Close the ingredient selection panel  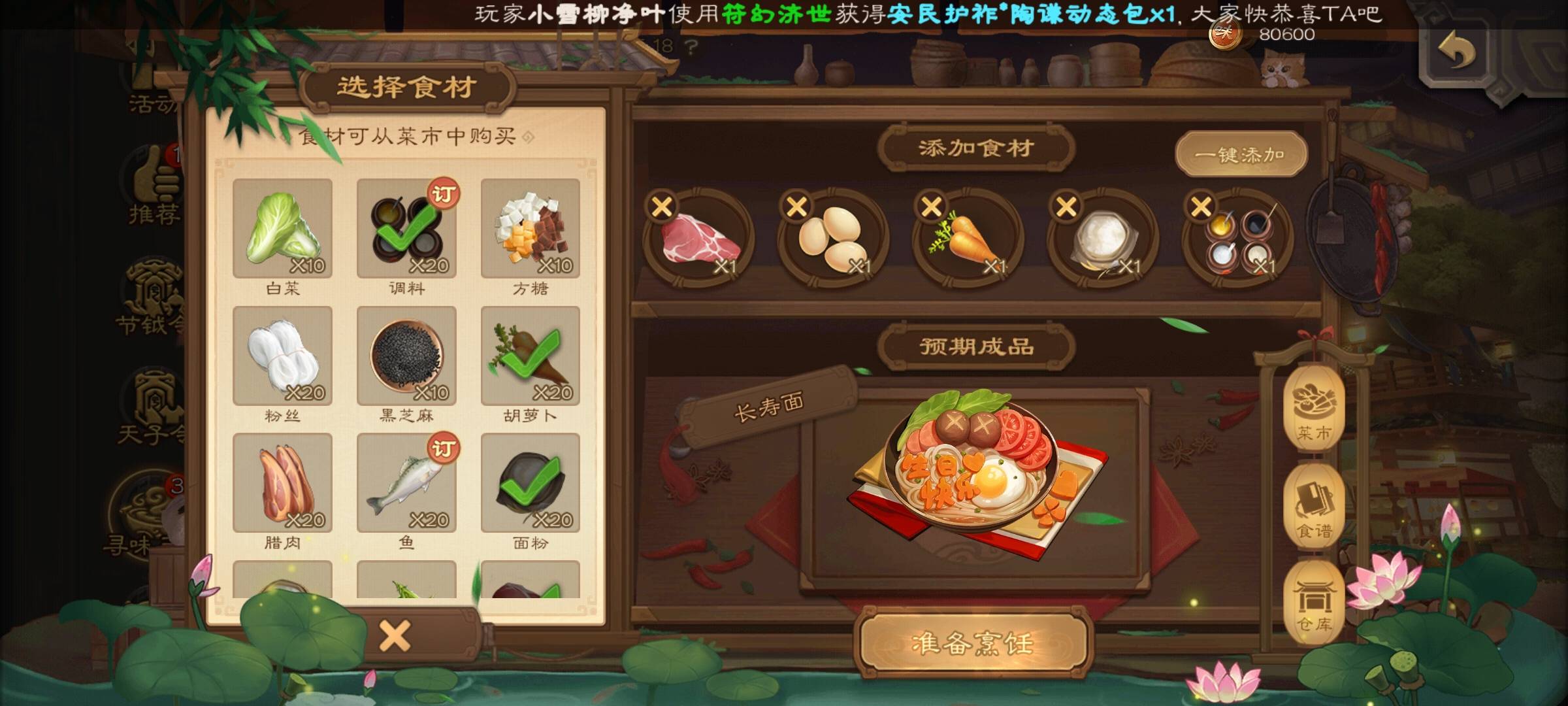(x=395, y=635)
